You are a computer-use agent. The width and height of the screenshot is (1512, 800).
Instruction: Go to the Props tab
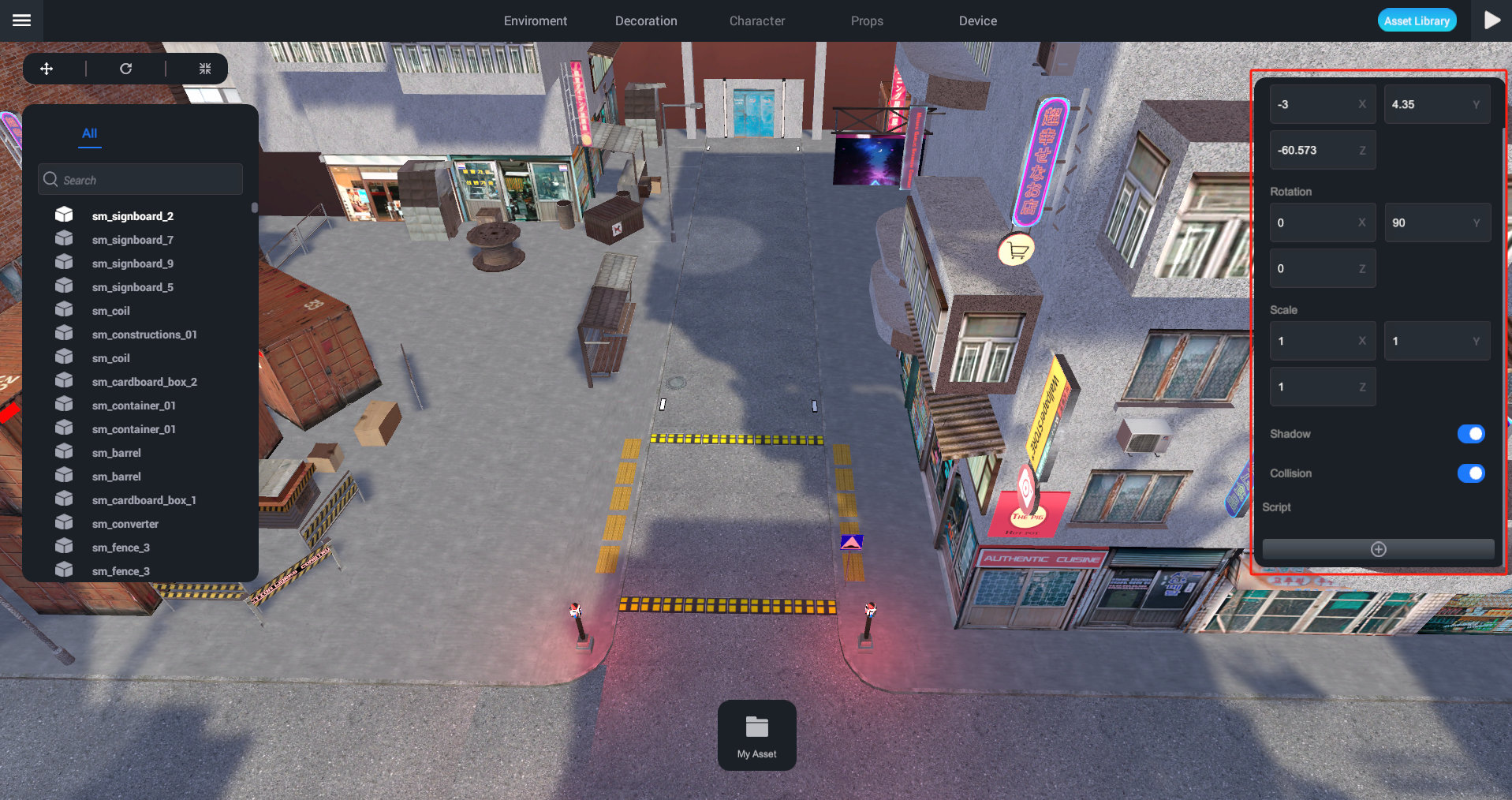pyautogui.click(x=867, y=21)
